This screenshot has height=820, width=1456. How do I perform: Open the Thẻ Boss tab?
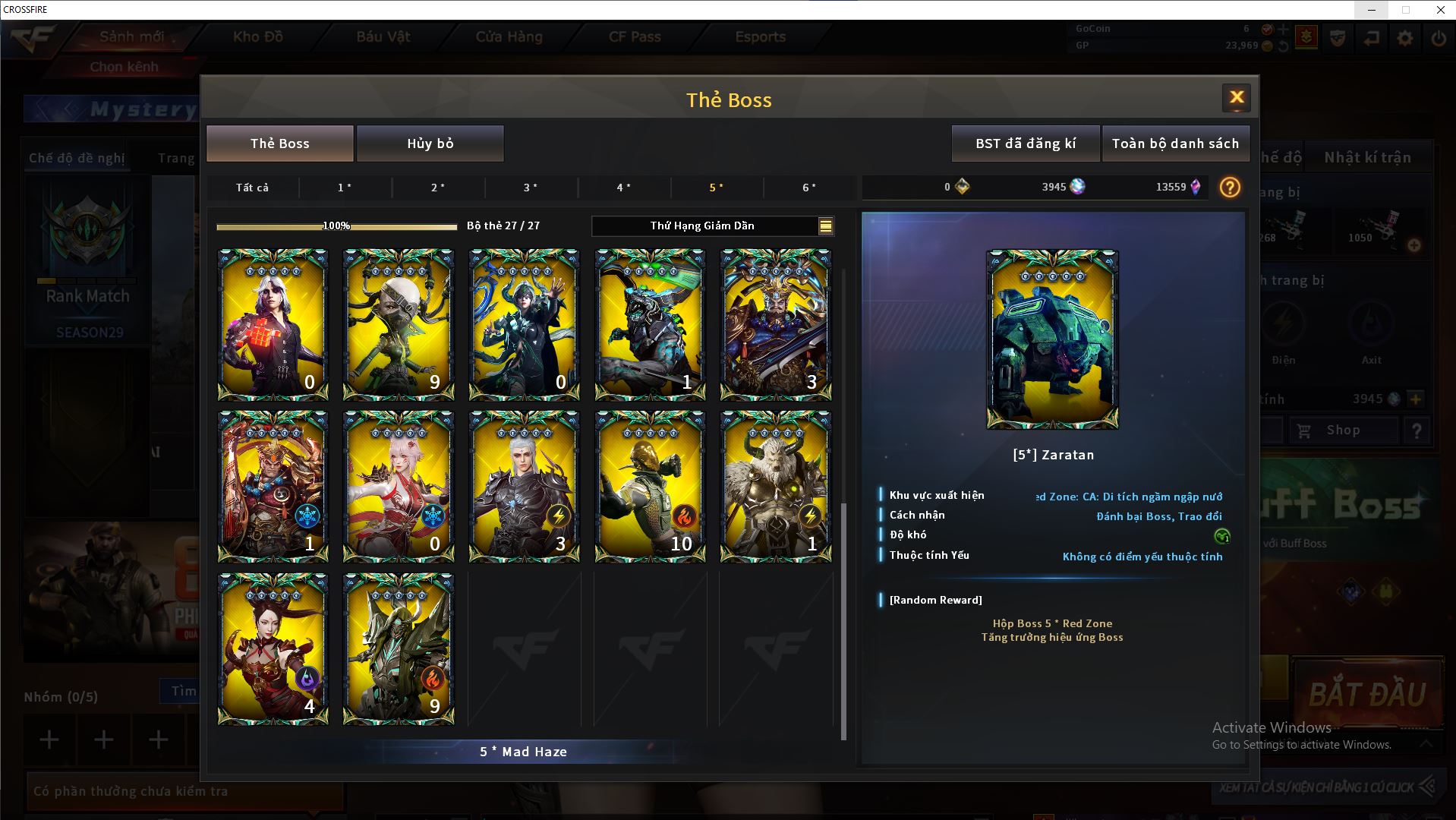[x=280, y=143]
